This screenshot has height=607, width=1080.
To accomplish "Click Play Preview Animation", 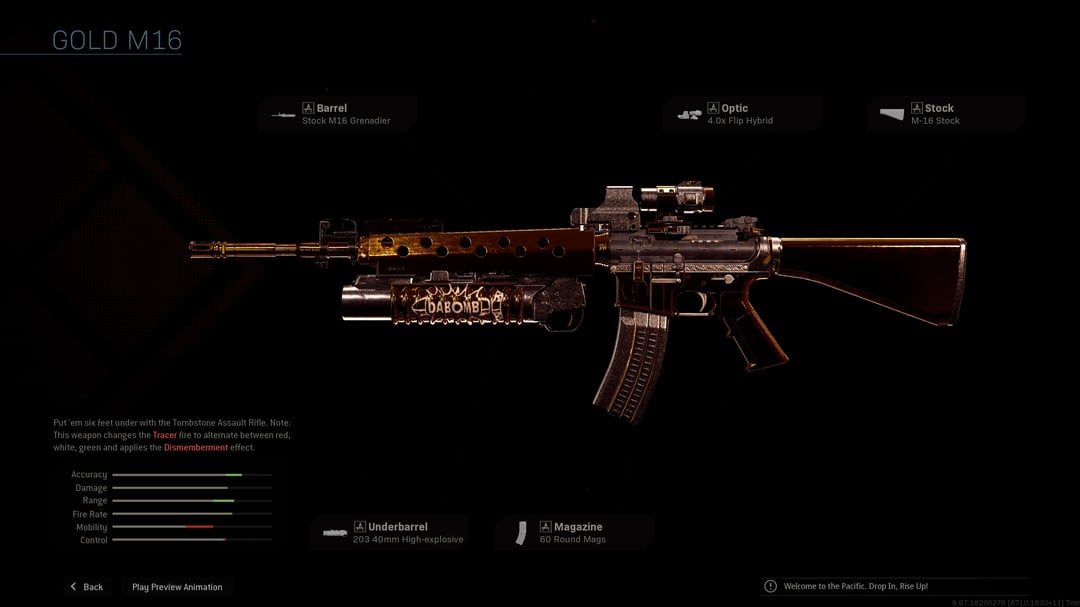I will point(177,587).
